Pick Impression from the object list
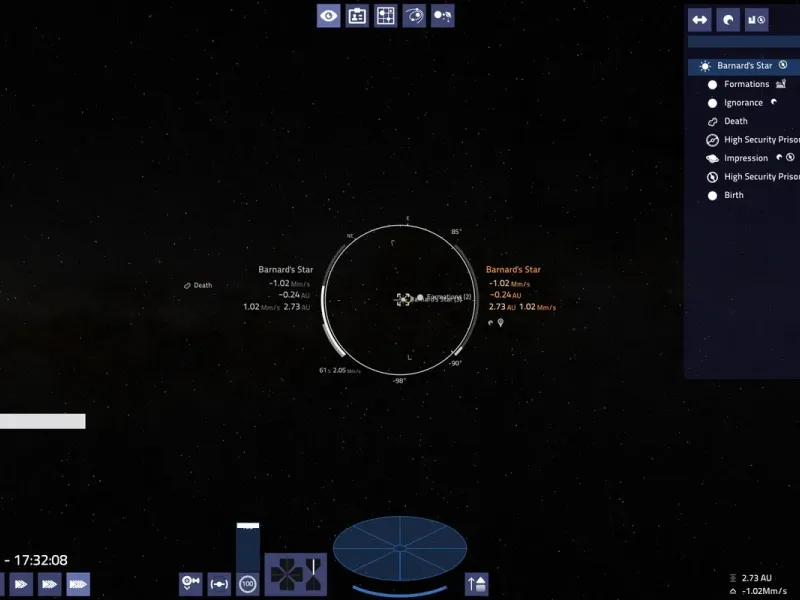Screen dimensions: 800x600 tap(746, 158)
